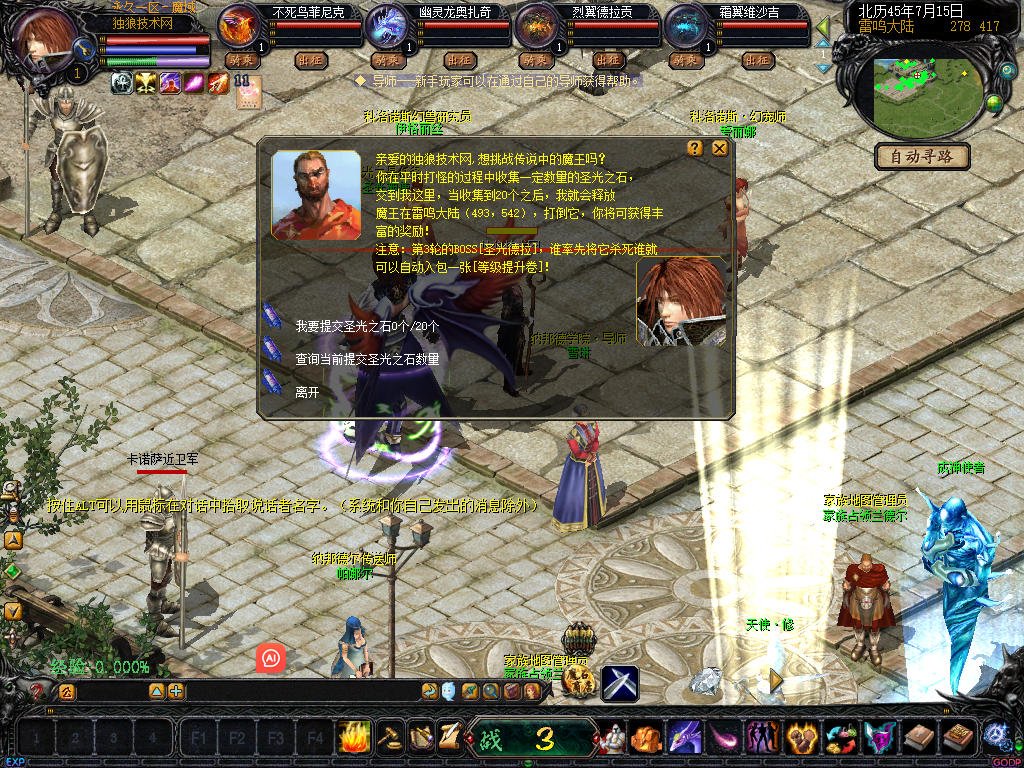Open the brown book icon on bottom bar
The width and height of the screenshot is (1024, 768).
pos(918,738)
